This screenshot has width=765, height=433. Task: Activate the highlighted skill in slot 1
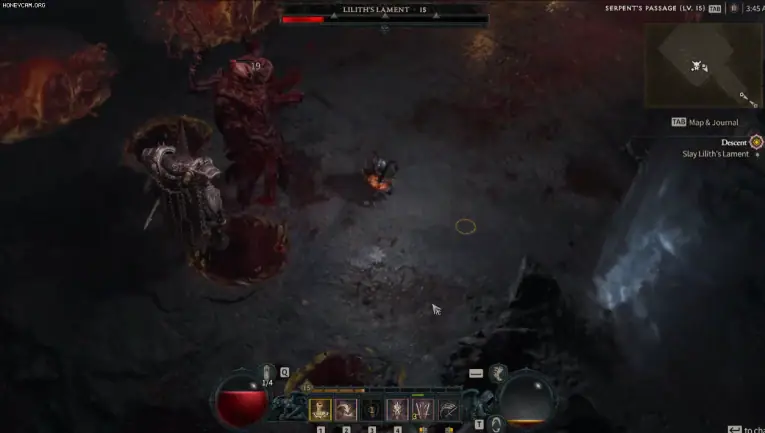(x=321, y=409)
